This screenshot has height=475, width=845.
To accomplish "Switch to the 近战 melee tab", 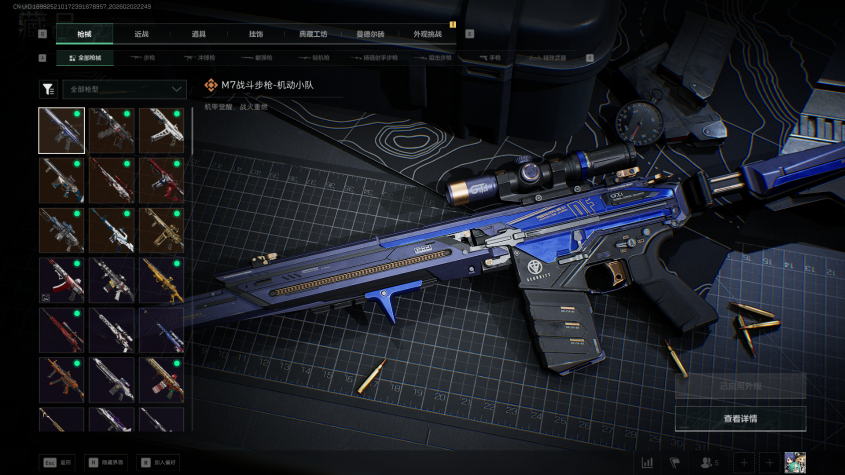I will [x=141, y=34].
